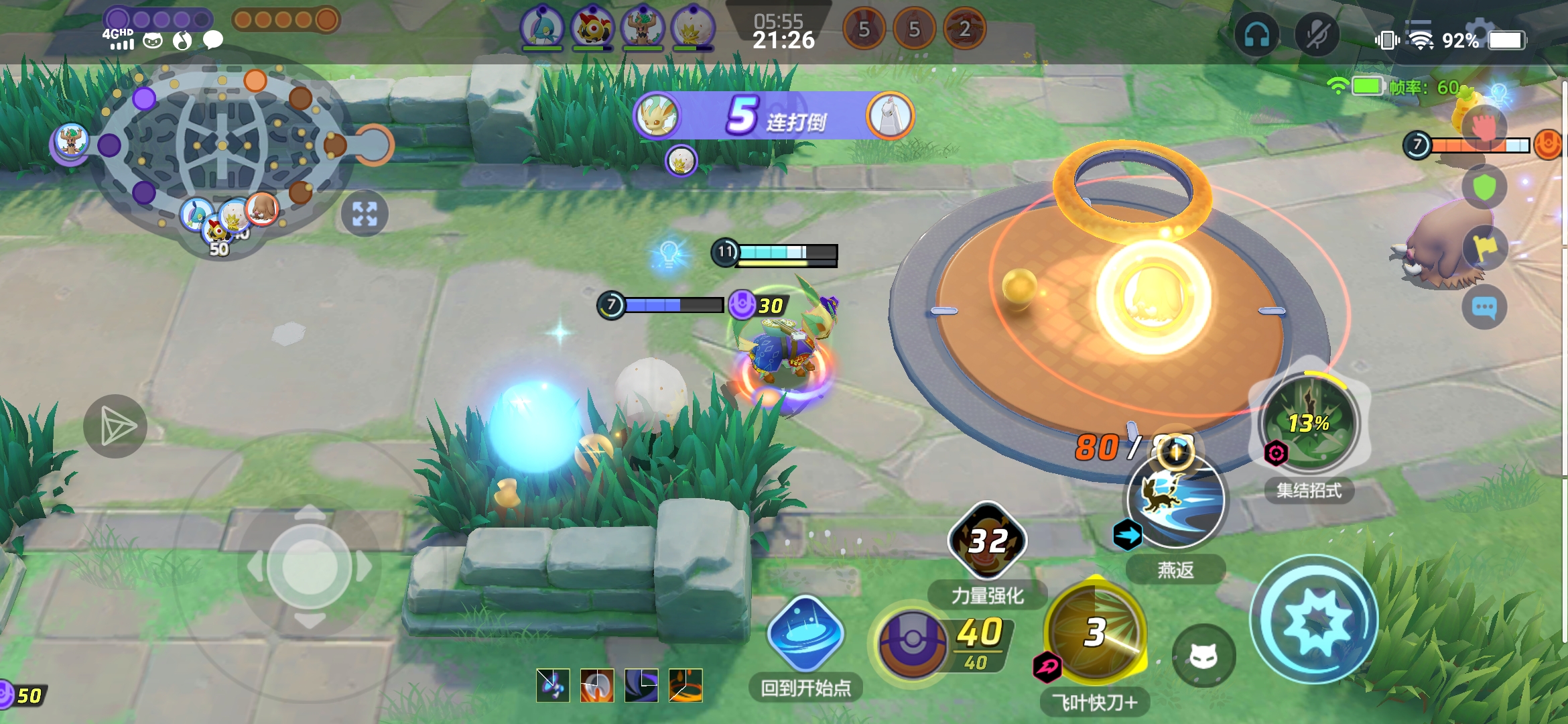This screenshot has width=1568, height=724.
Task: Use the 回到开始点 return-to-base button
Action: click(805, 635)
